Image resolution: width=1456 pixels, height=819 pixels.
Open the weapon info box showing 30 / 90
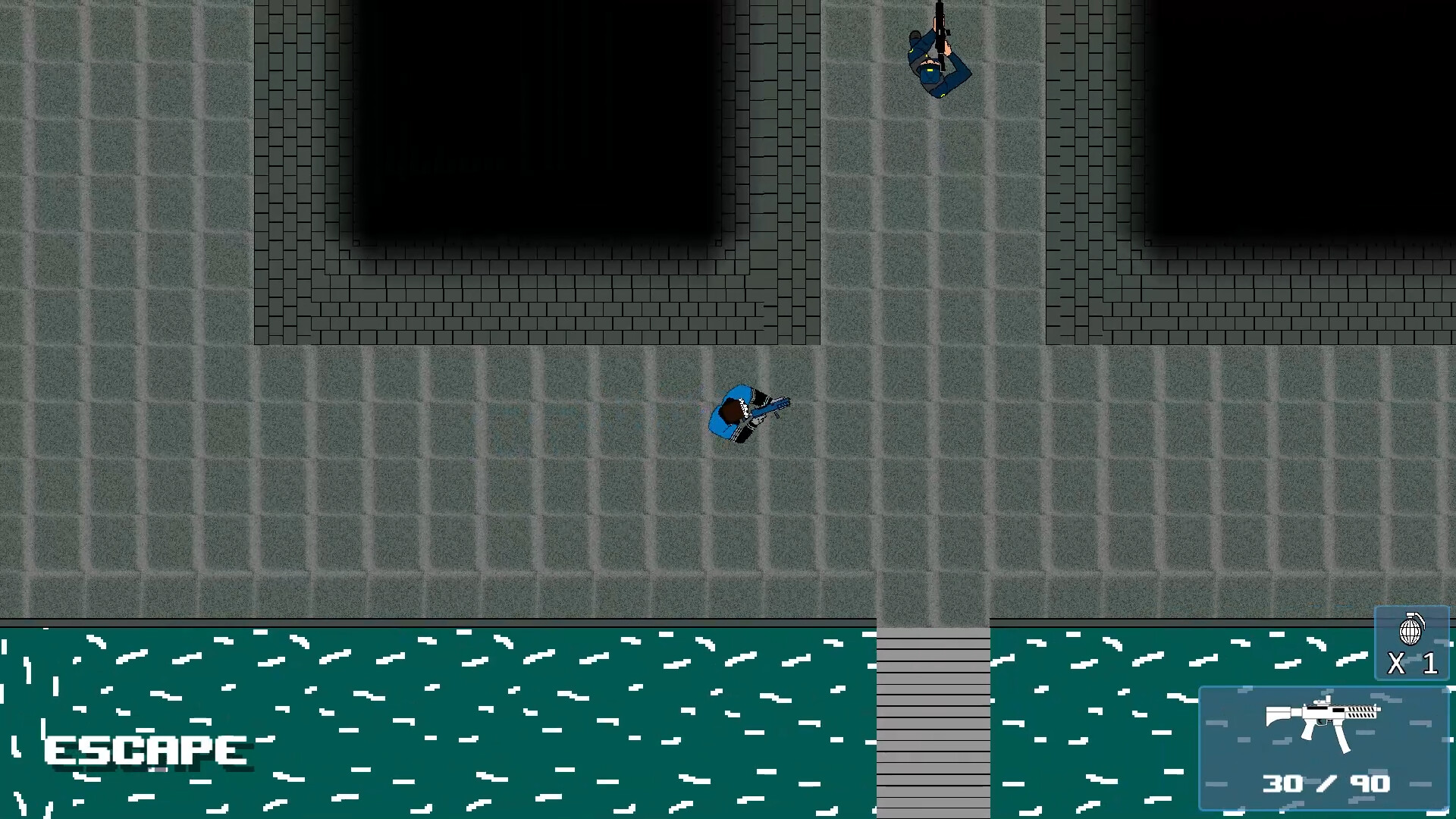[x=1323, y=747]
